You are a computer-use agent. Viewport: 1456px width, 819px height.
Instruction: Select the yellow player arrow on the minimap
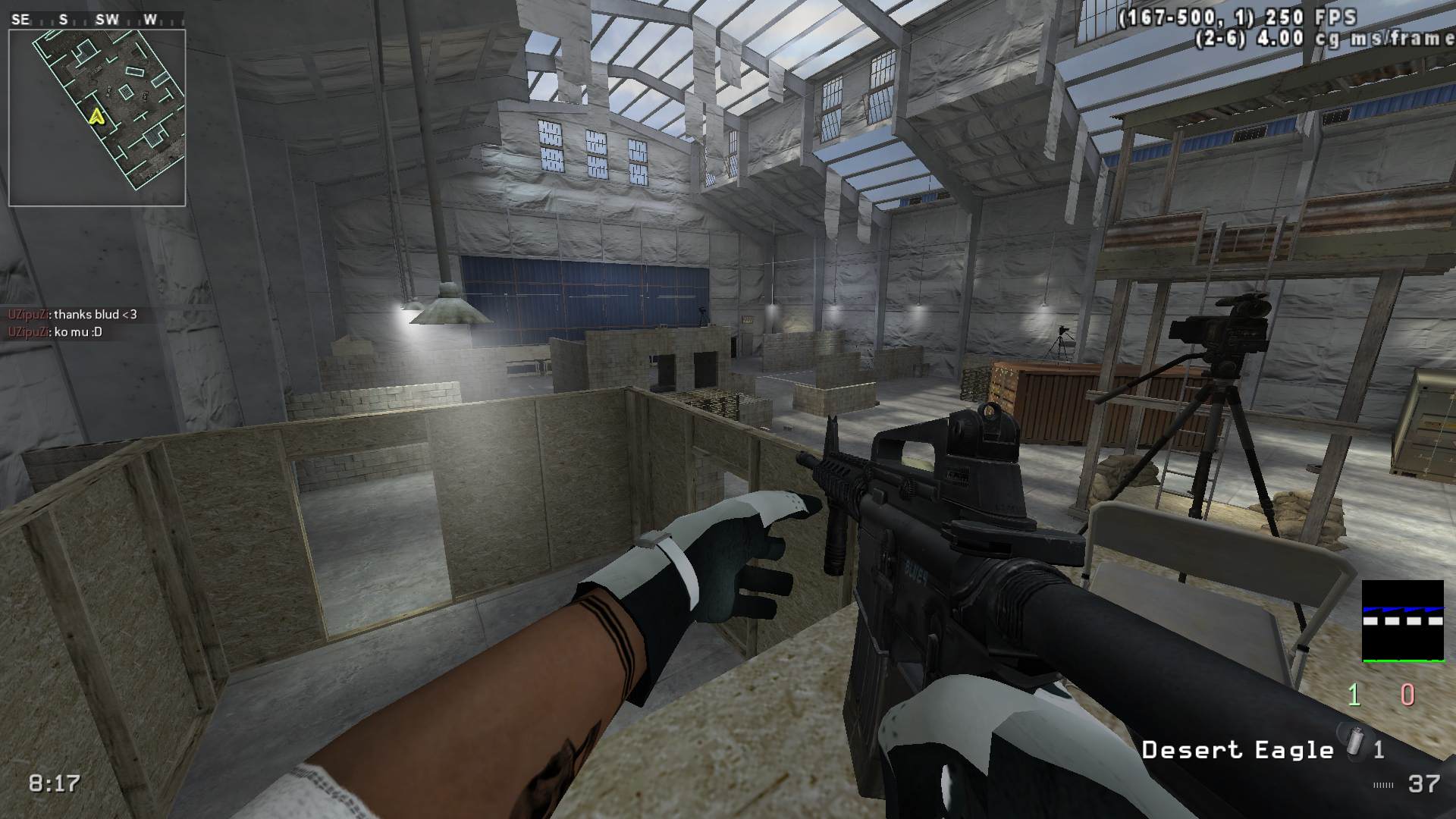pyautogui.click(x=96, y=116)
